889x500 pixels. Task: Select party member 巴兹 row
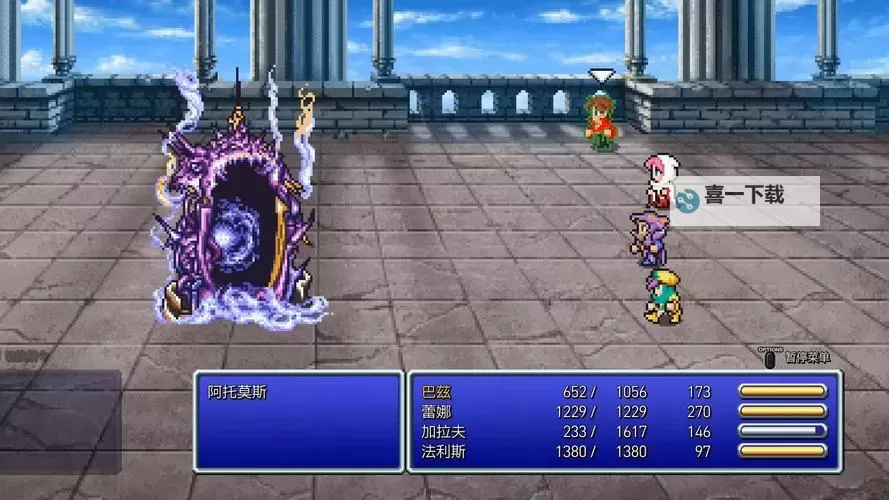(x=437, y=392)
